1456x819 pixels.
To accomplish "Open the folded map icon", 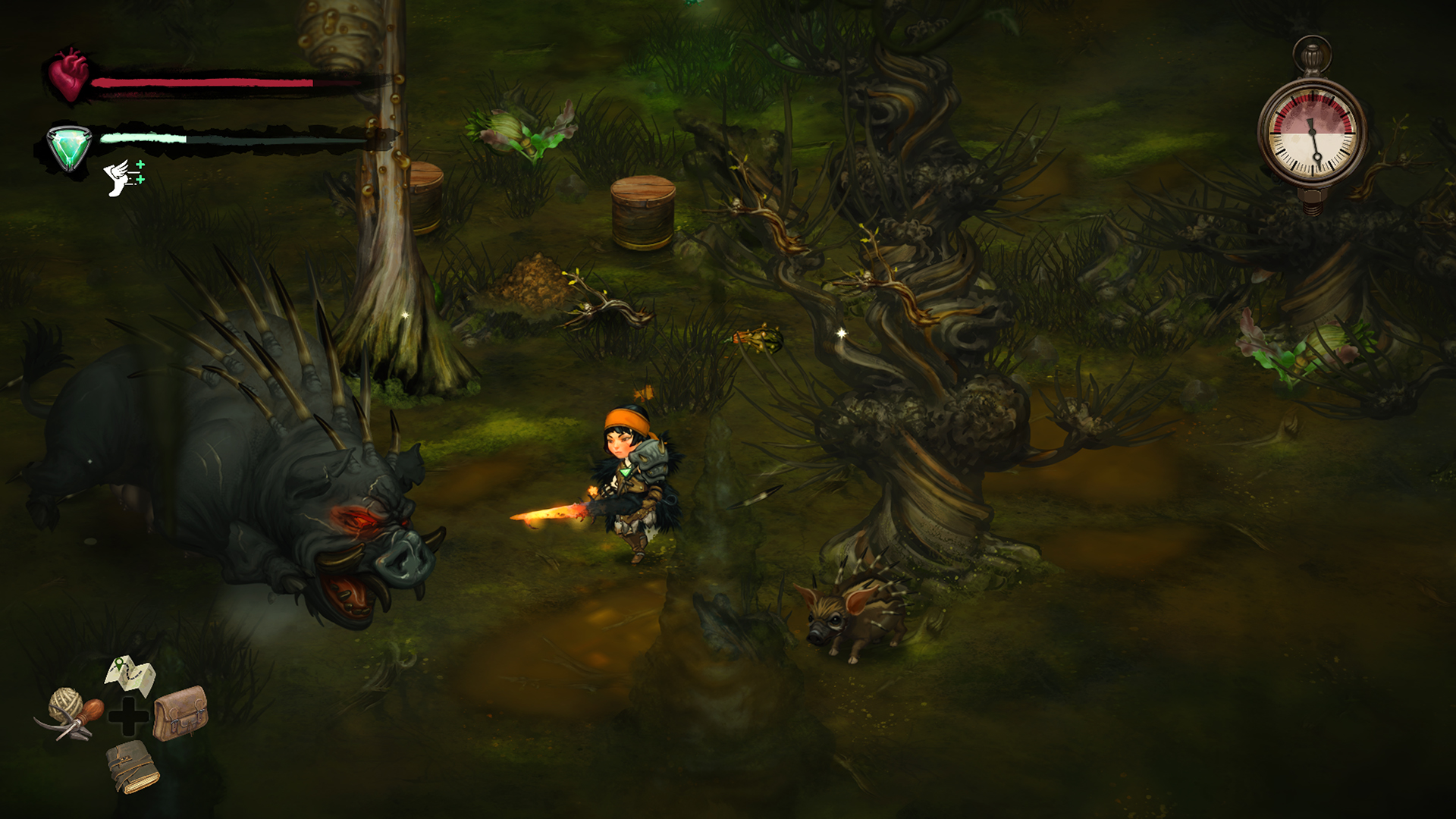I will (x=130, y=676).
